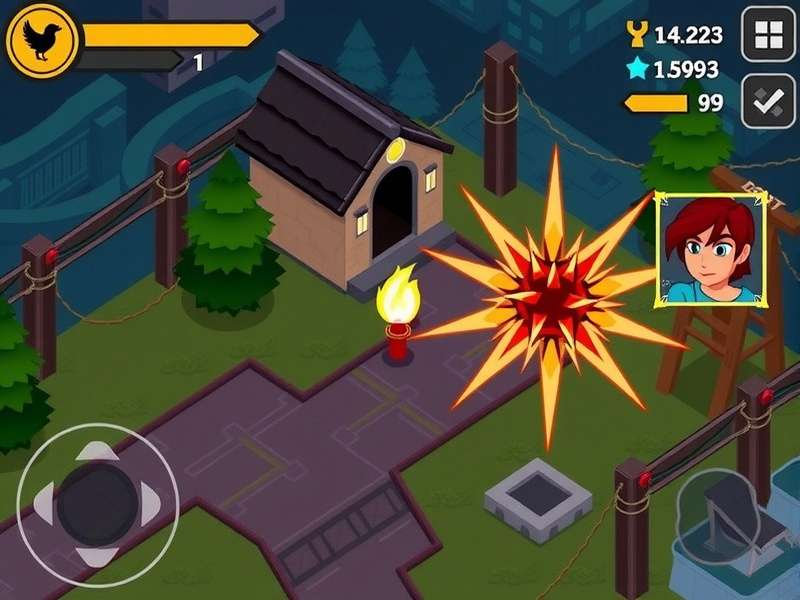Image resolution: width=800 pixels, height=600 pixels.
Task: Click the chicken avatar icon
Action: tap(42, 40)
